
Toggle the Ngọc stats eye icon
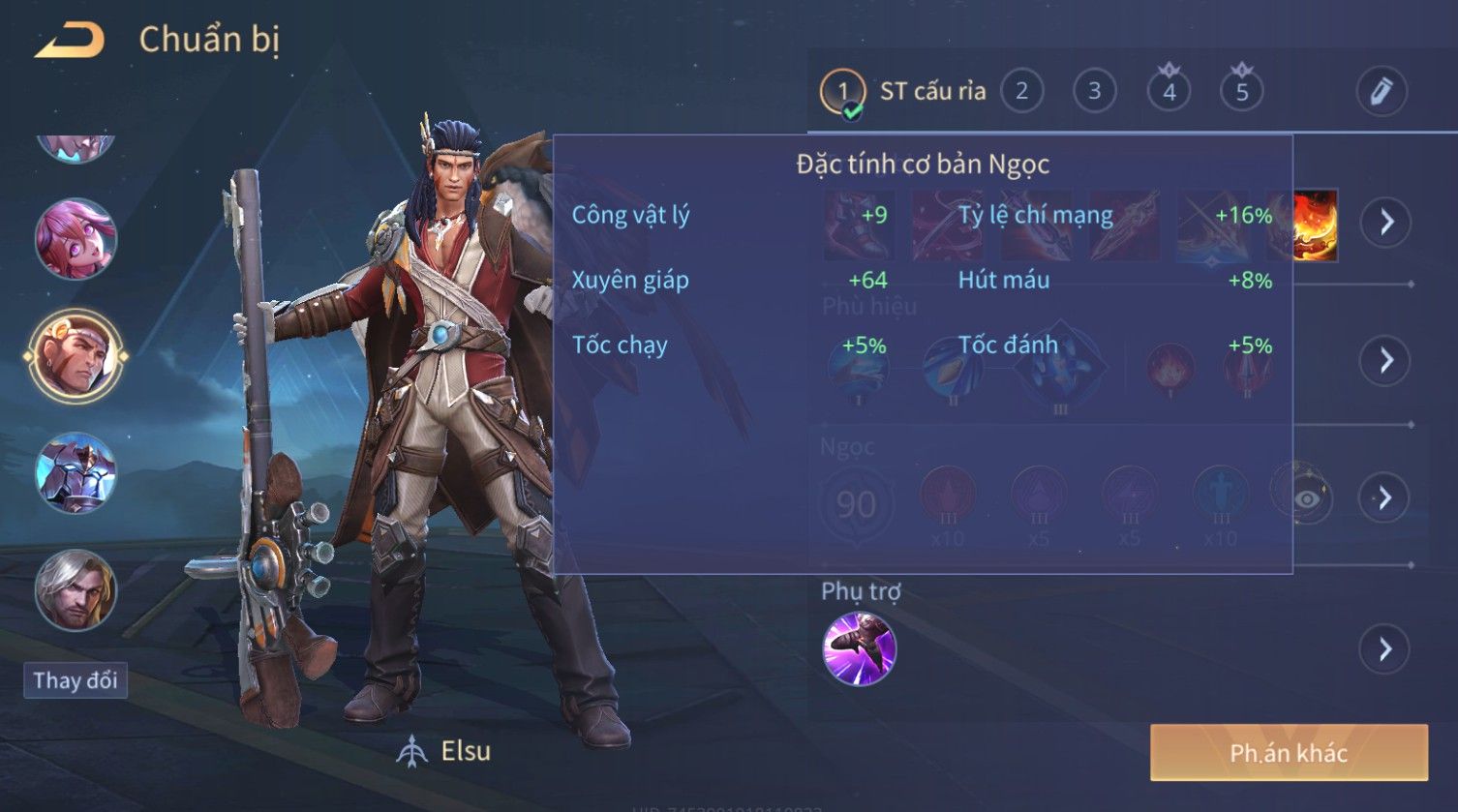(x=1307, y=498)
